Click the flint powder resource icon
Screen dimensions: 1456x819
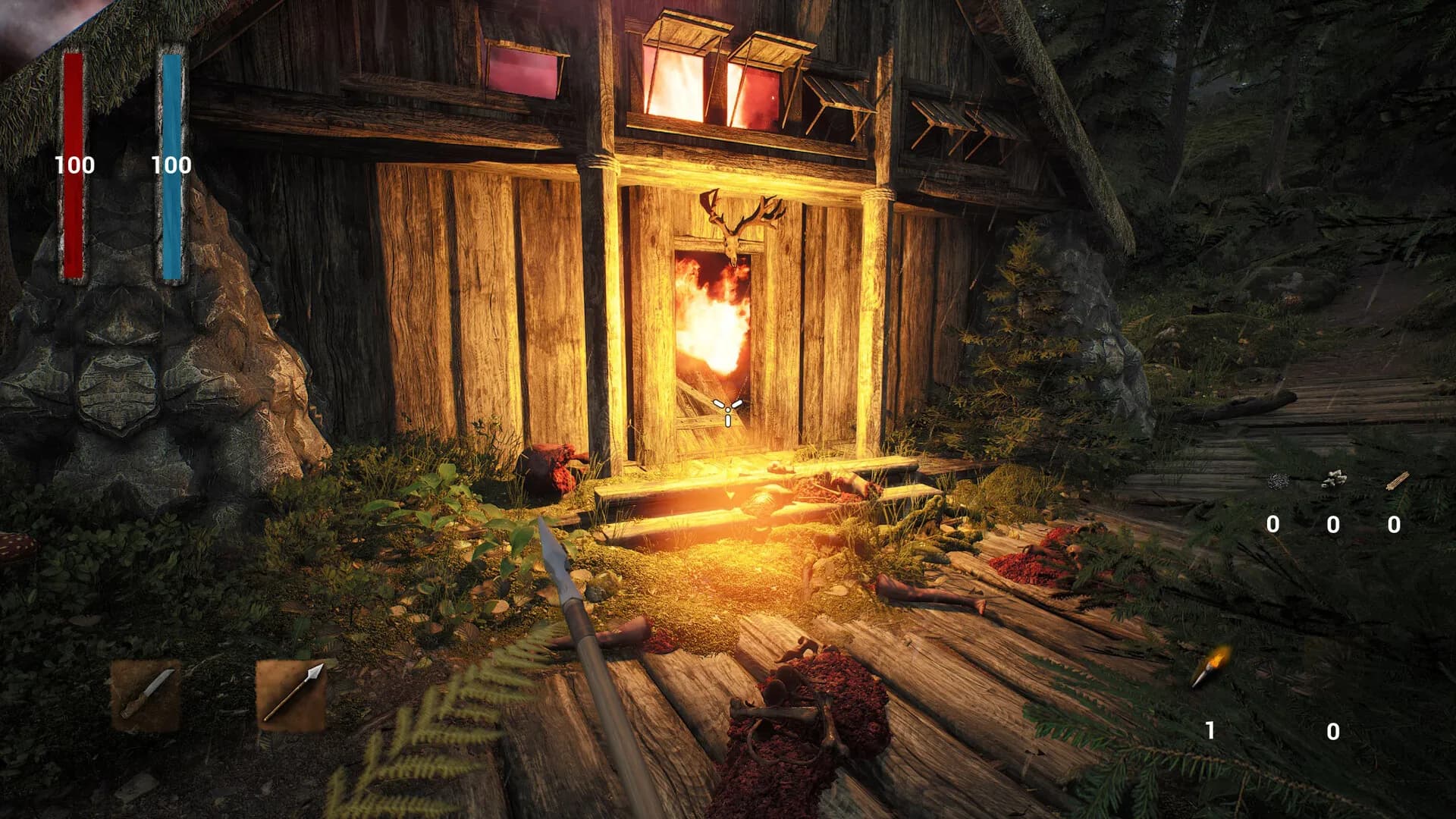[x=1279, y=482]
